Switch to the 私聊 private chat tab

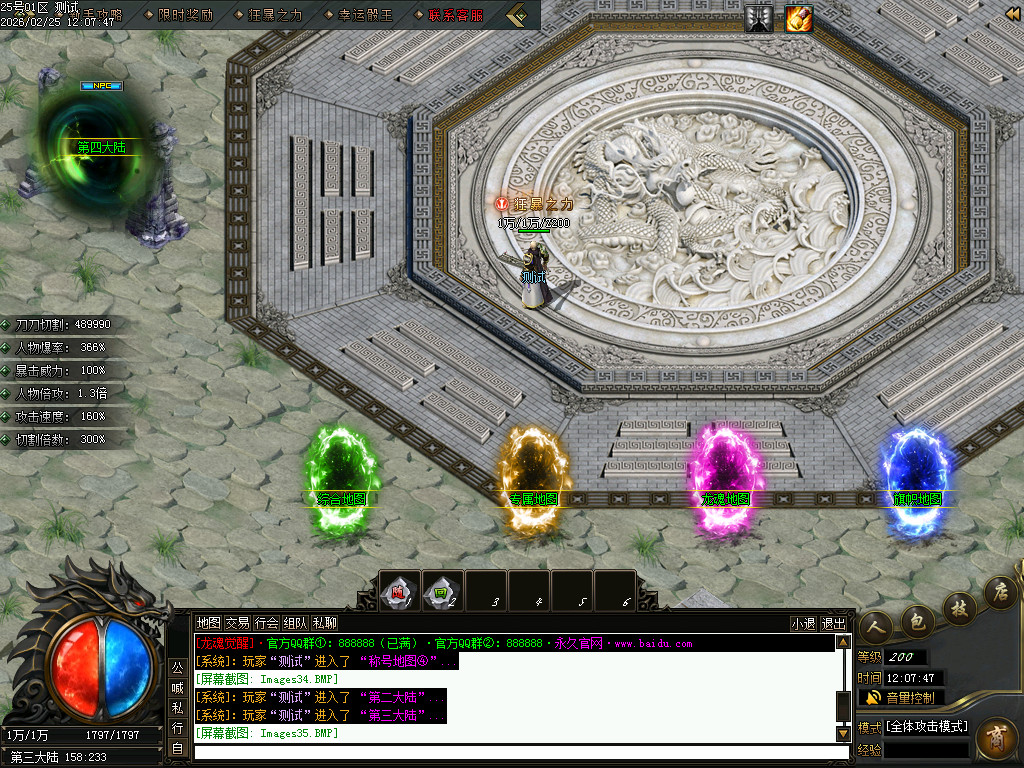click(x=324, y=623)
